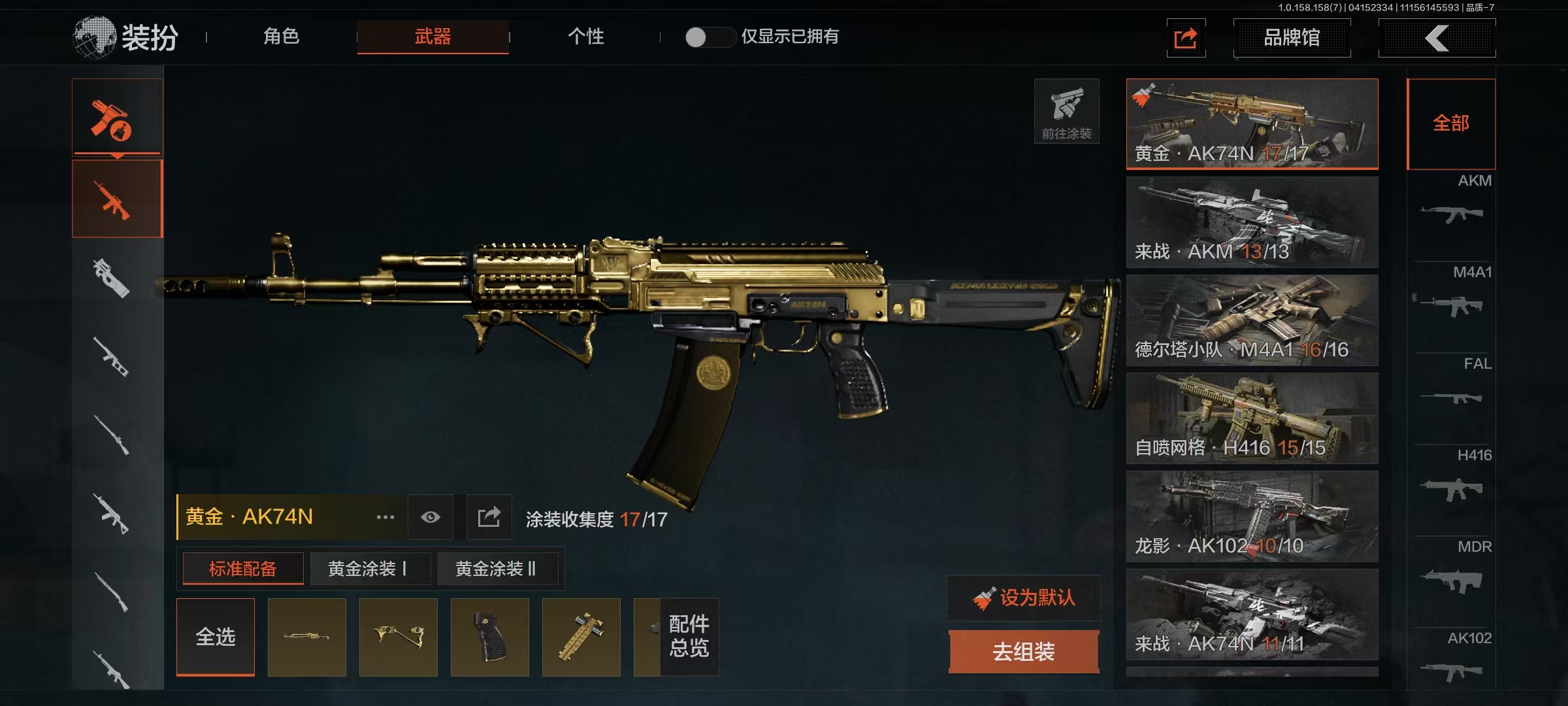Screen dimensions: 1568x706
Task: Open 配件总览 attachments overview
Action: pyautogui.click(x=689, y=637)
